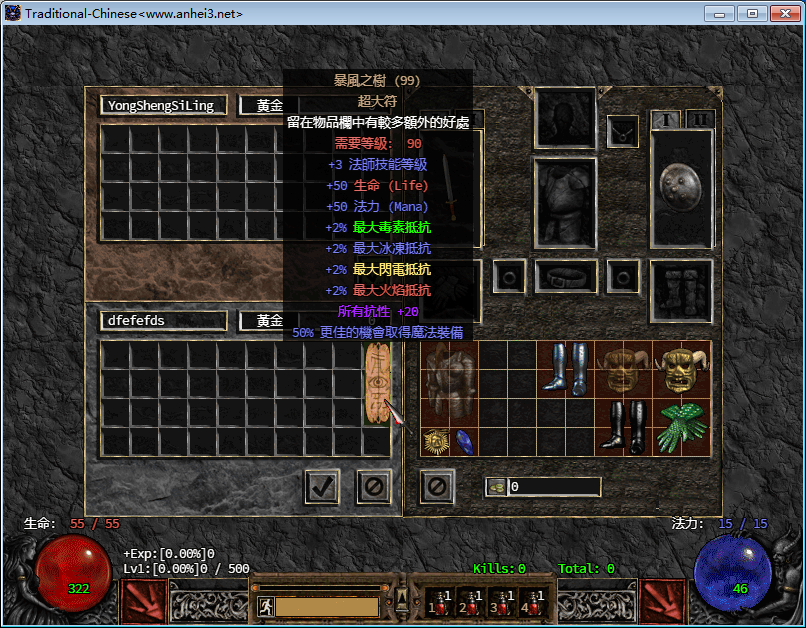Click the cancel button beside the accept checkmark
This screenshot has height=628, width=806.
pyautogui.click(x=374, y=487)
